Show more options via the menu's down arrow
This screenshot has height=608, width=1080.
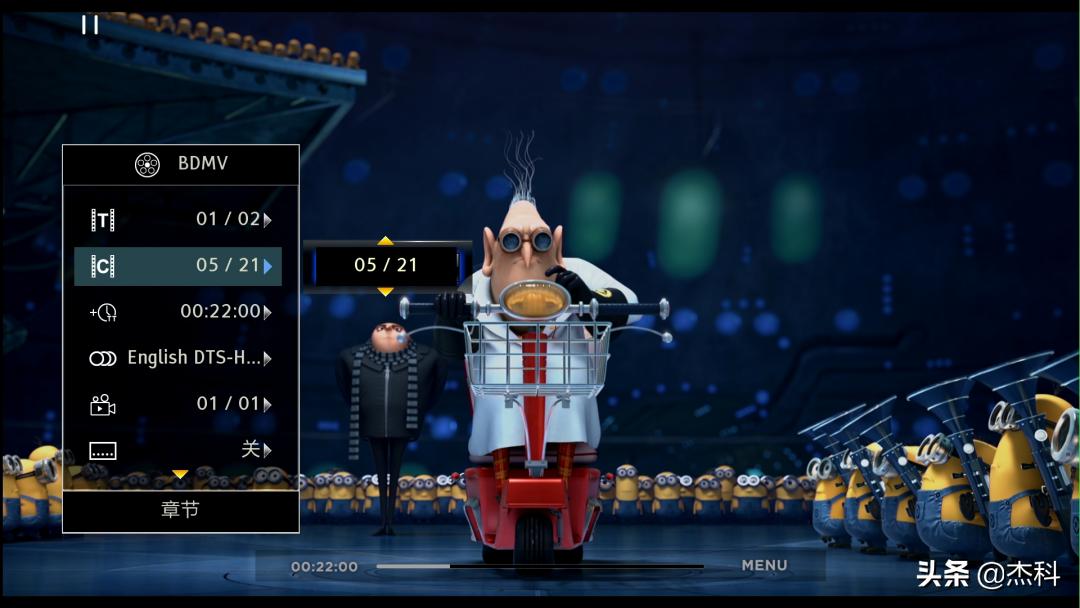point(180,474)
